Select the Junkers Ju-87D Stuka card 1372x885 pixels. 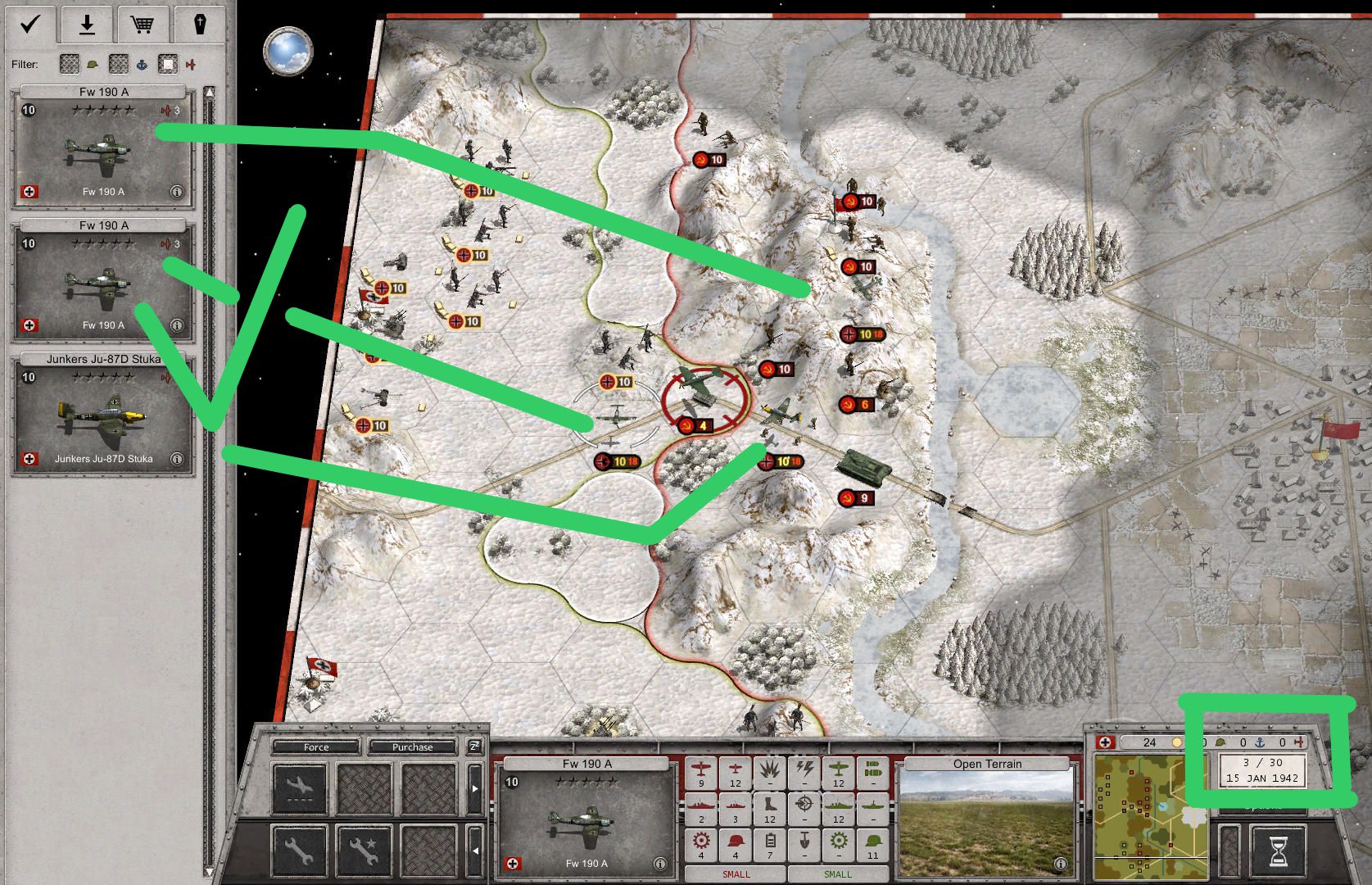(x=103, y=415)
